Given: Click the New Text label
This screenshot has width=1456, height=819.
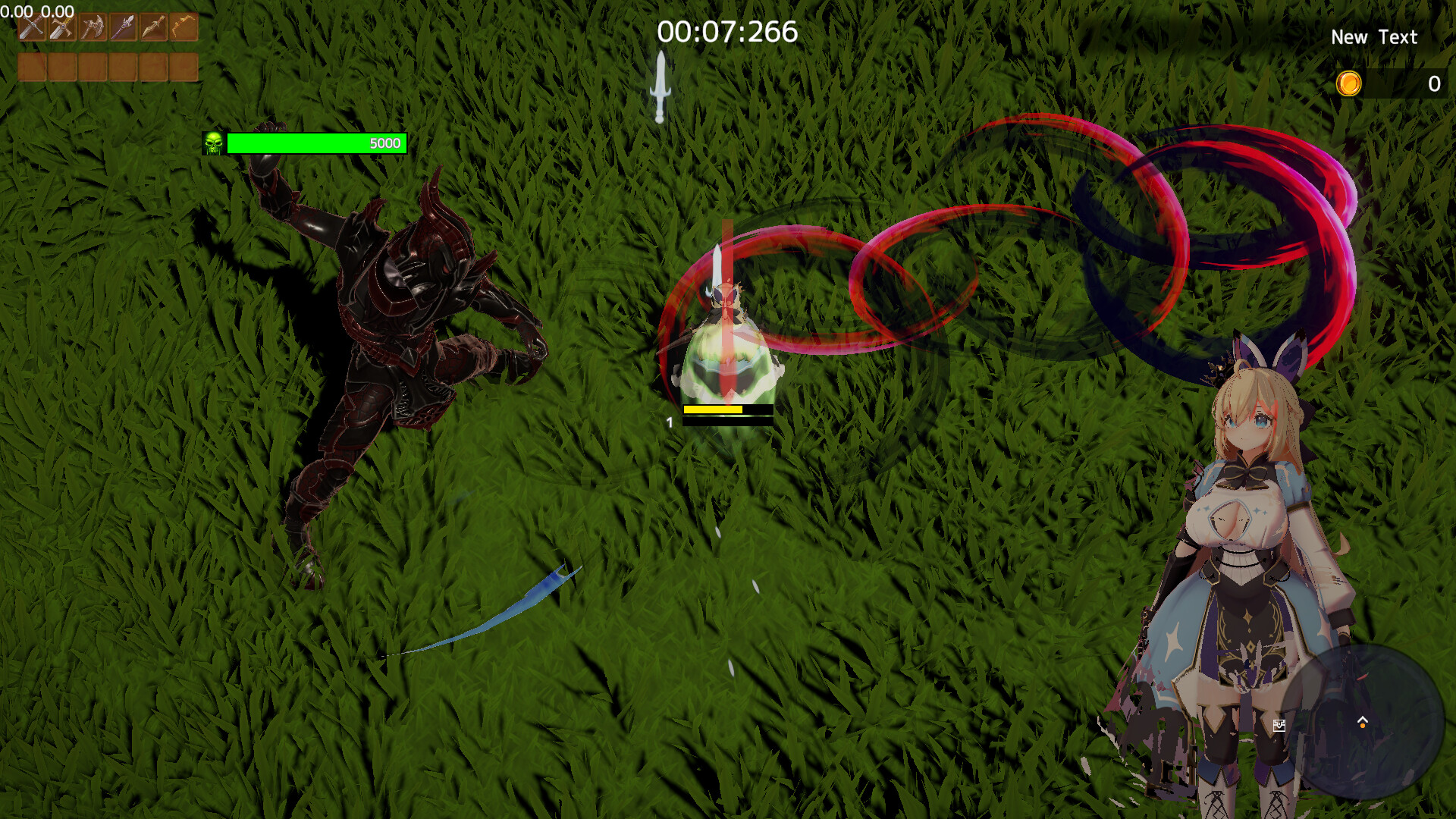Looking at the screenshot, I should [x=1374, y=36].
